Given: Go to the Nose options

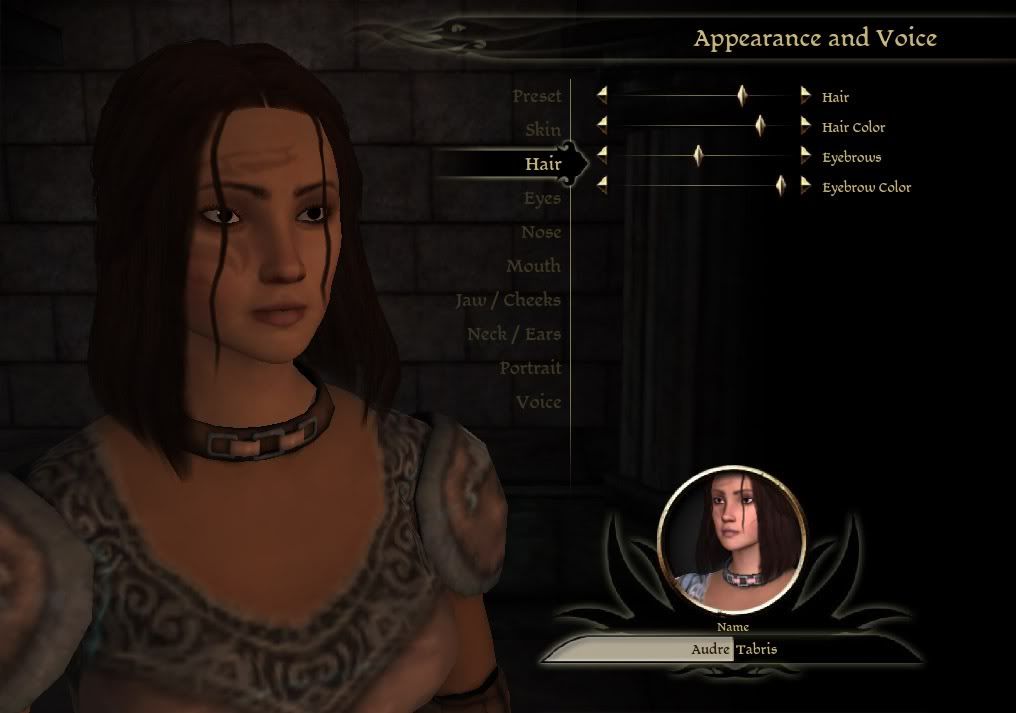Looking at the screenshot, I should pos(541,233).
